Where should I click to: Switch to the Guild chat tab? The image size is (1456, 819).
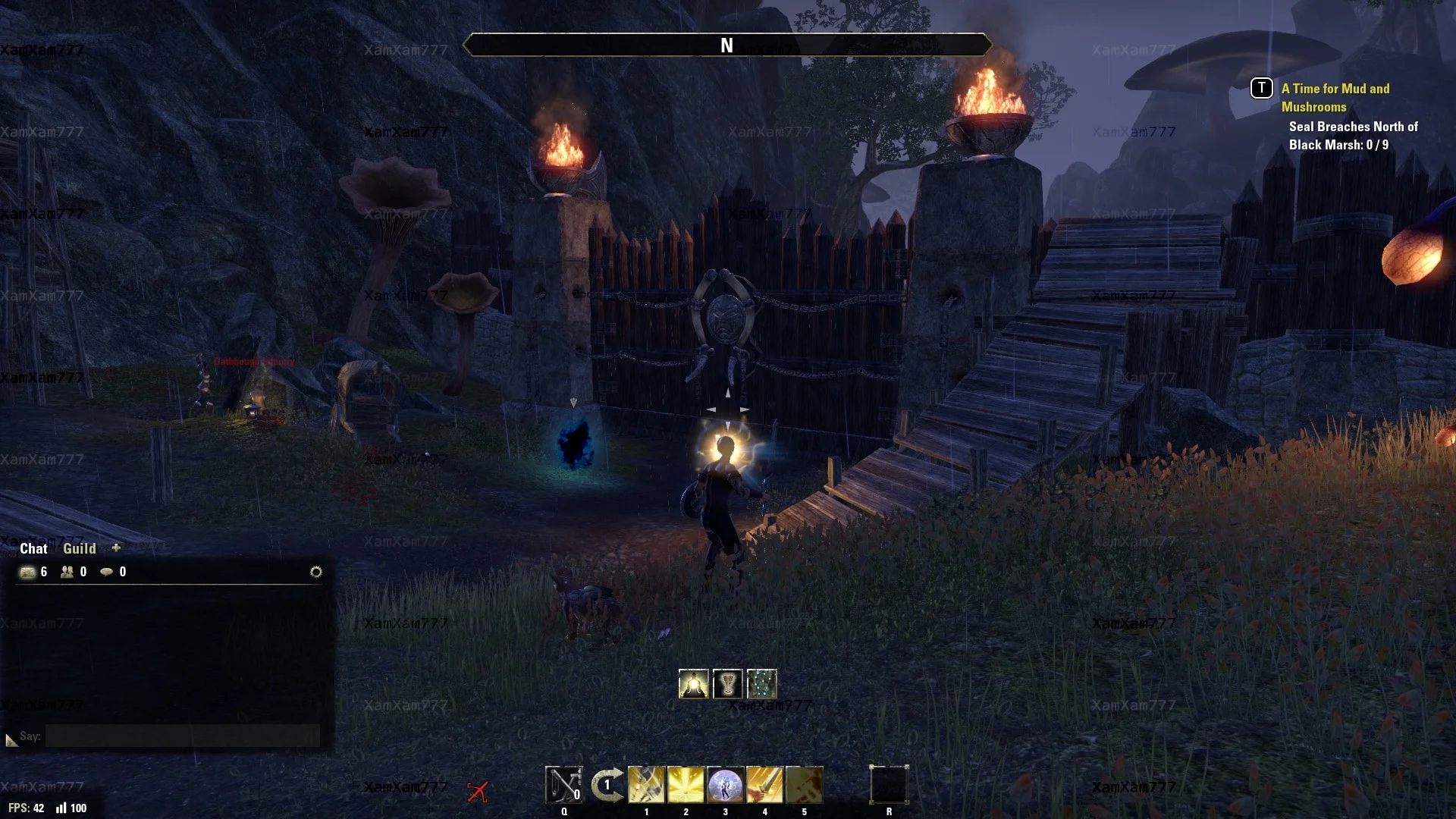click(79, 548)
